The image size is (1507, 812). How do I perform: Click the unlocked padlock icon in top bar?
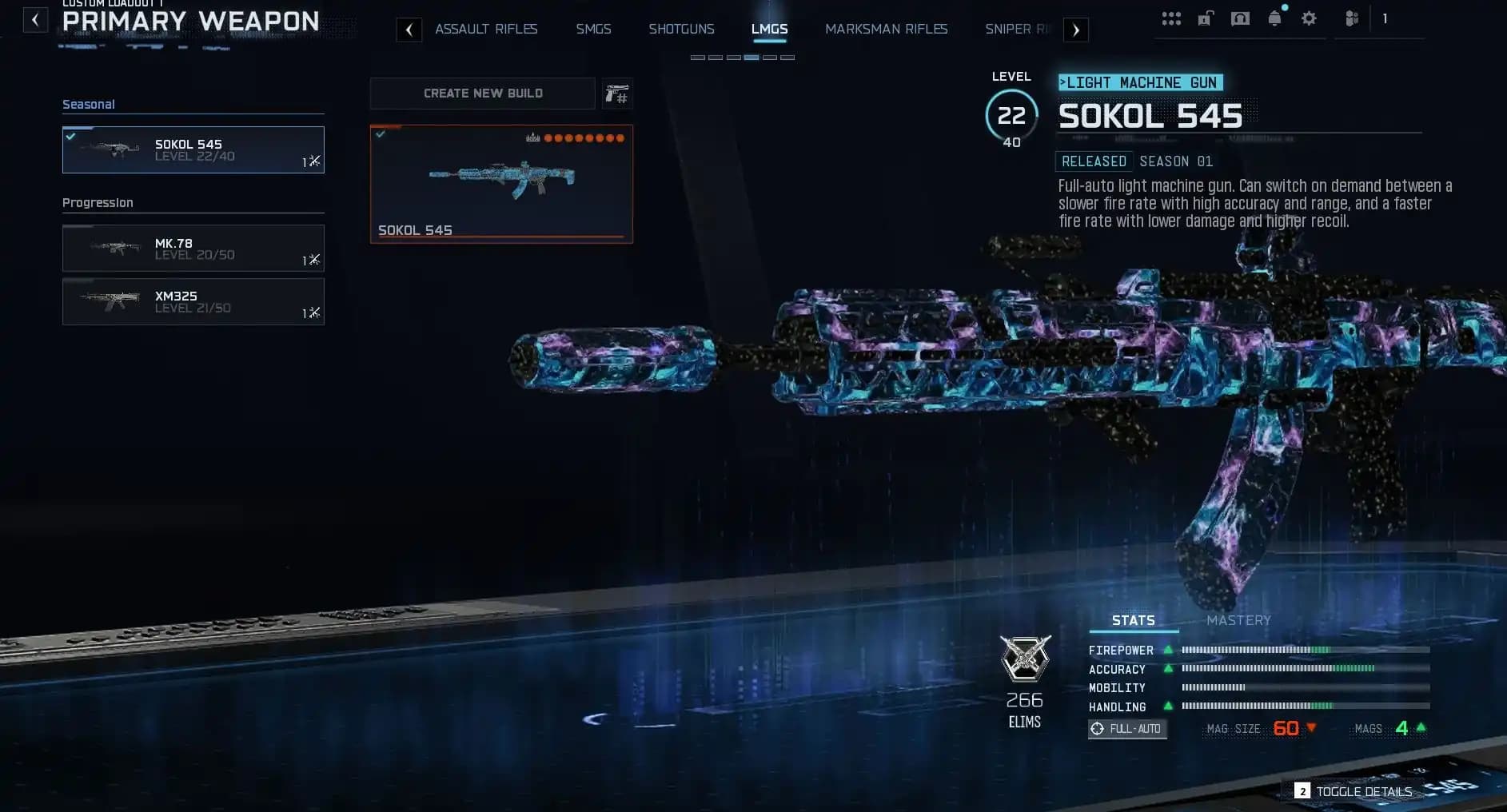tap(1206, 18)
